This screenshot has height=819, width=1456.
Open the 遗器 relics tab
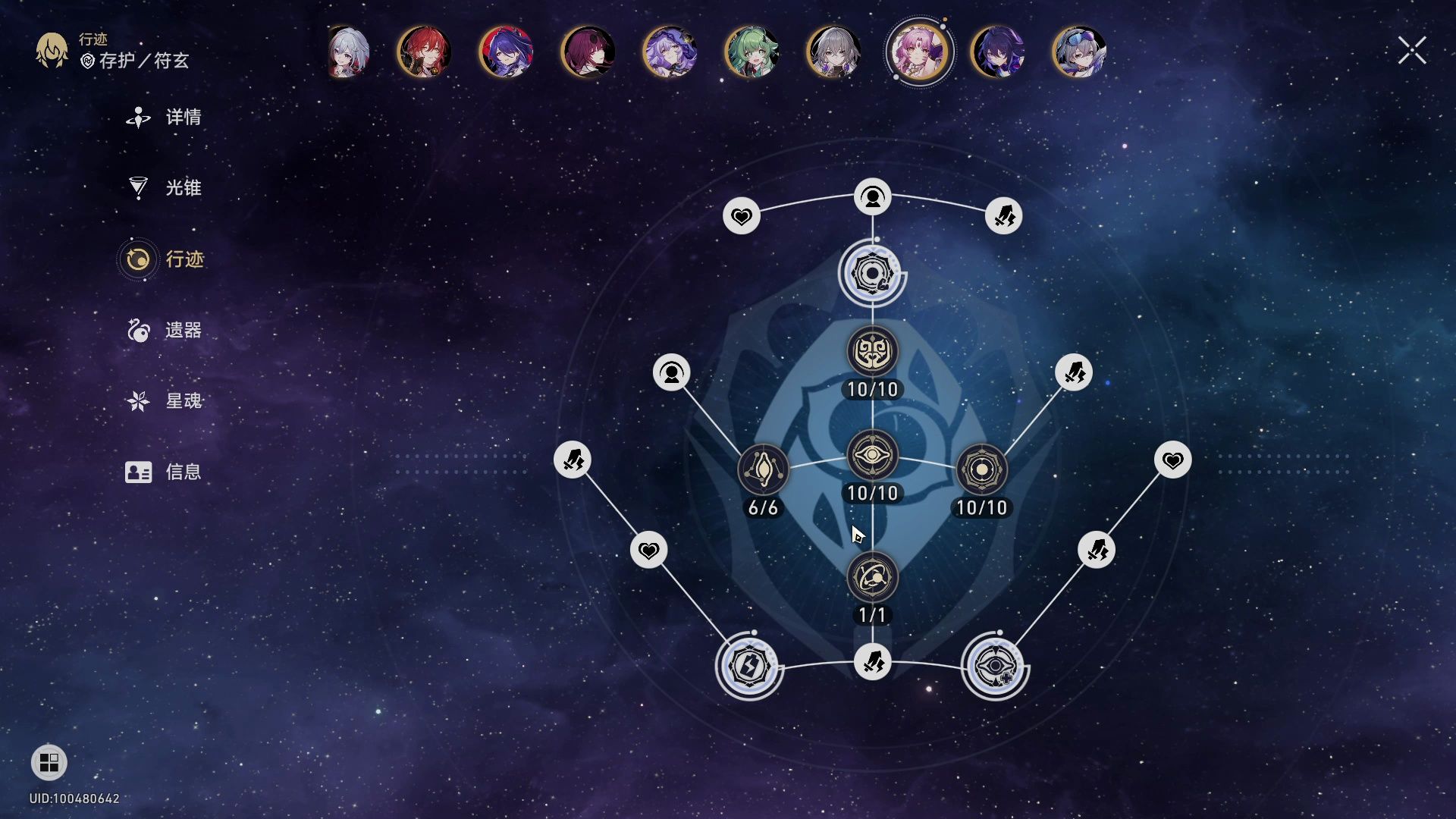click(165, 331)
